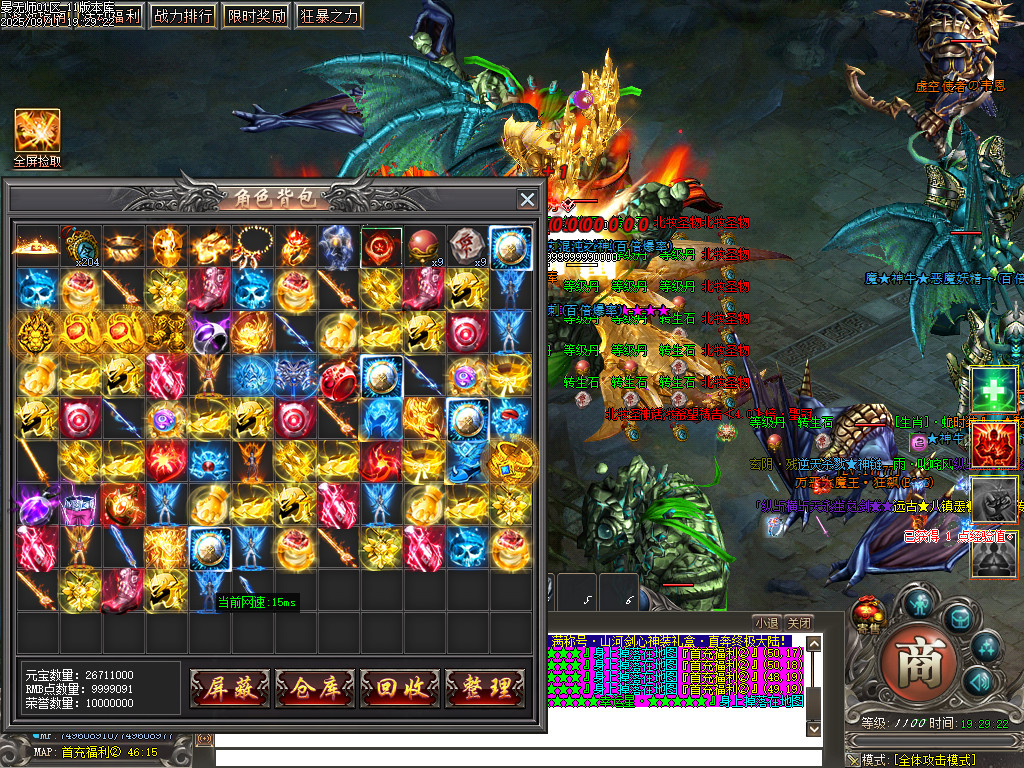Open the 仓库 warehouse
Viewport: 1024px width, 768px height.
click(x=315, y=688)
